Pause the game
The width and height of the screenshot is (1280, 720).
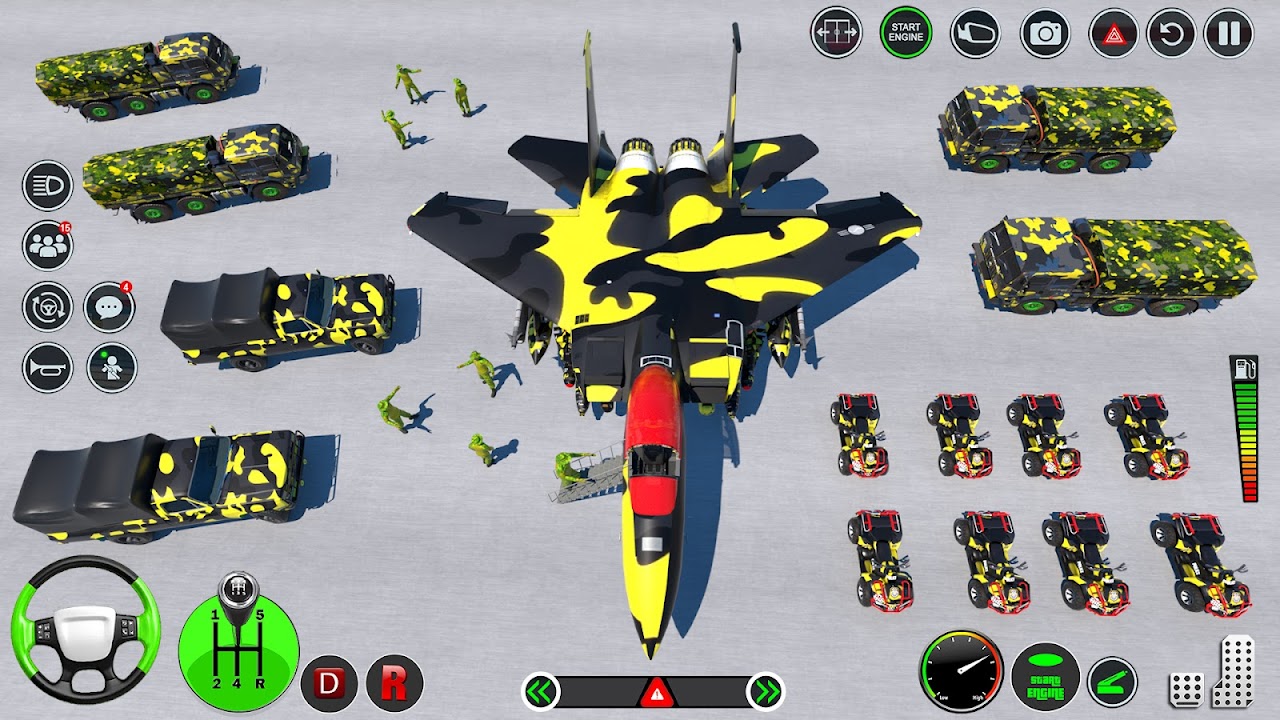[x=1229, y=33]
